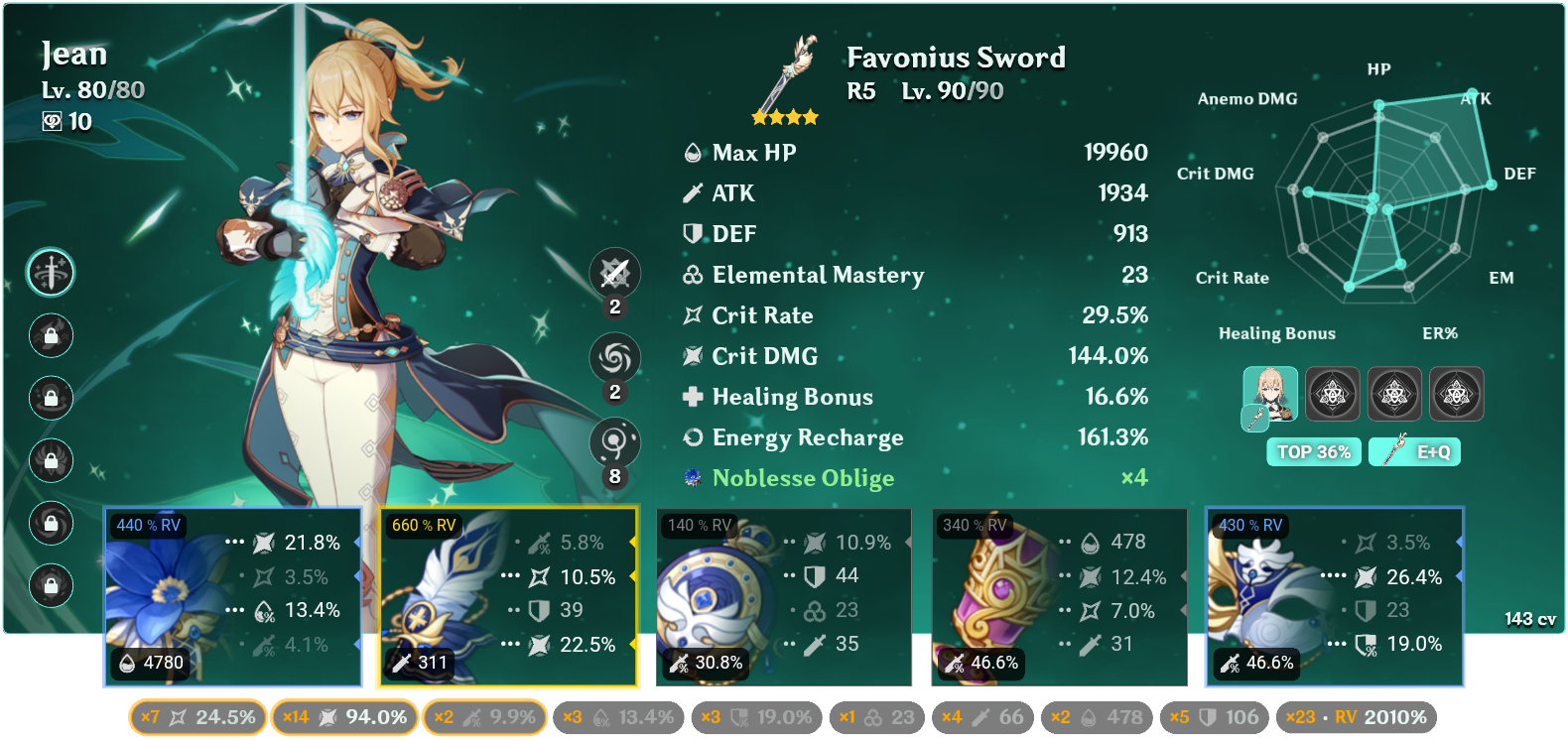Select the HP% 13.4% substat summary
The image size is (1568, 741).
click(x=618, y=717)
